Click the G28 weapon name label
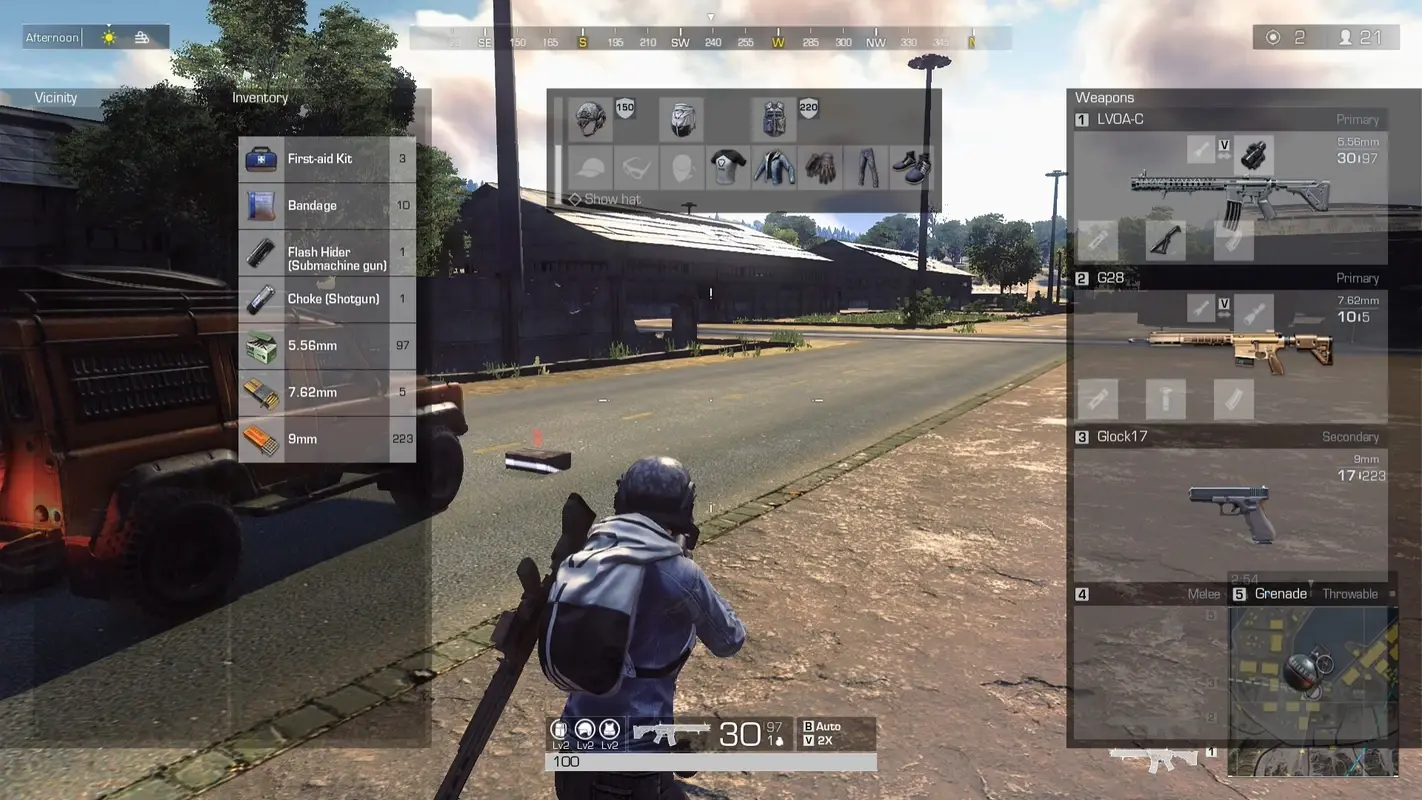The image size is (1422, 800). (1111, 277)
